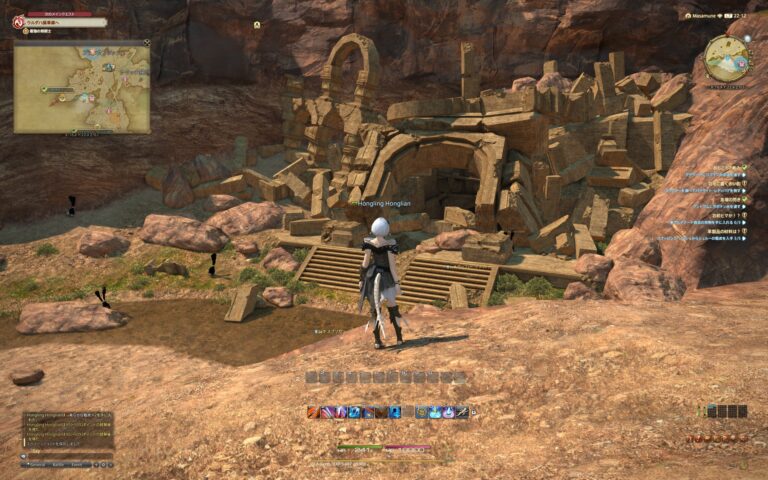Screen dimensions: 768x480
Task: Activate the first orange slash hotbar skill
Action: [x=313, y=412]
